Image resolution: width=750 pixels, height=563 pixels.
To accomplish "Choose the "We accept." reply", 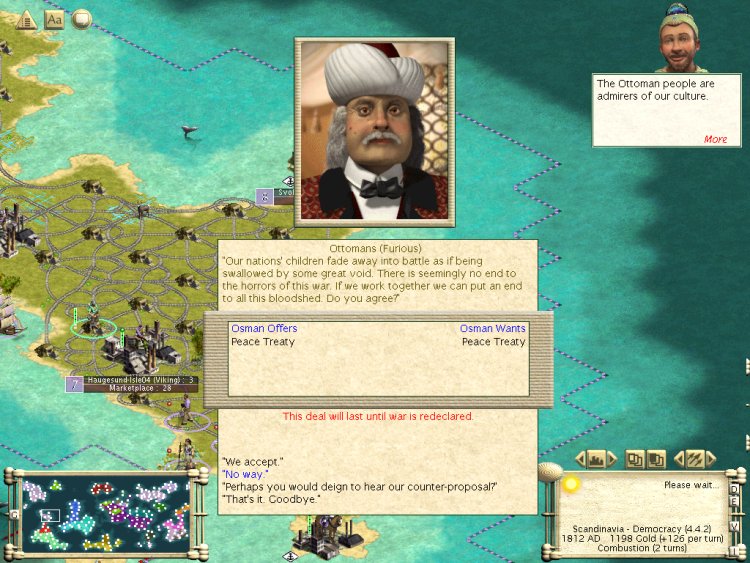I will click(252, 462).
